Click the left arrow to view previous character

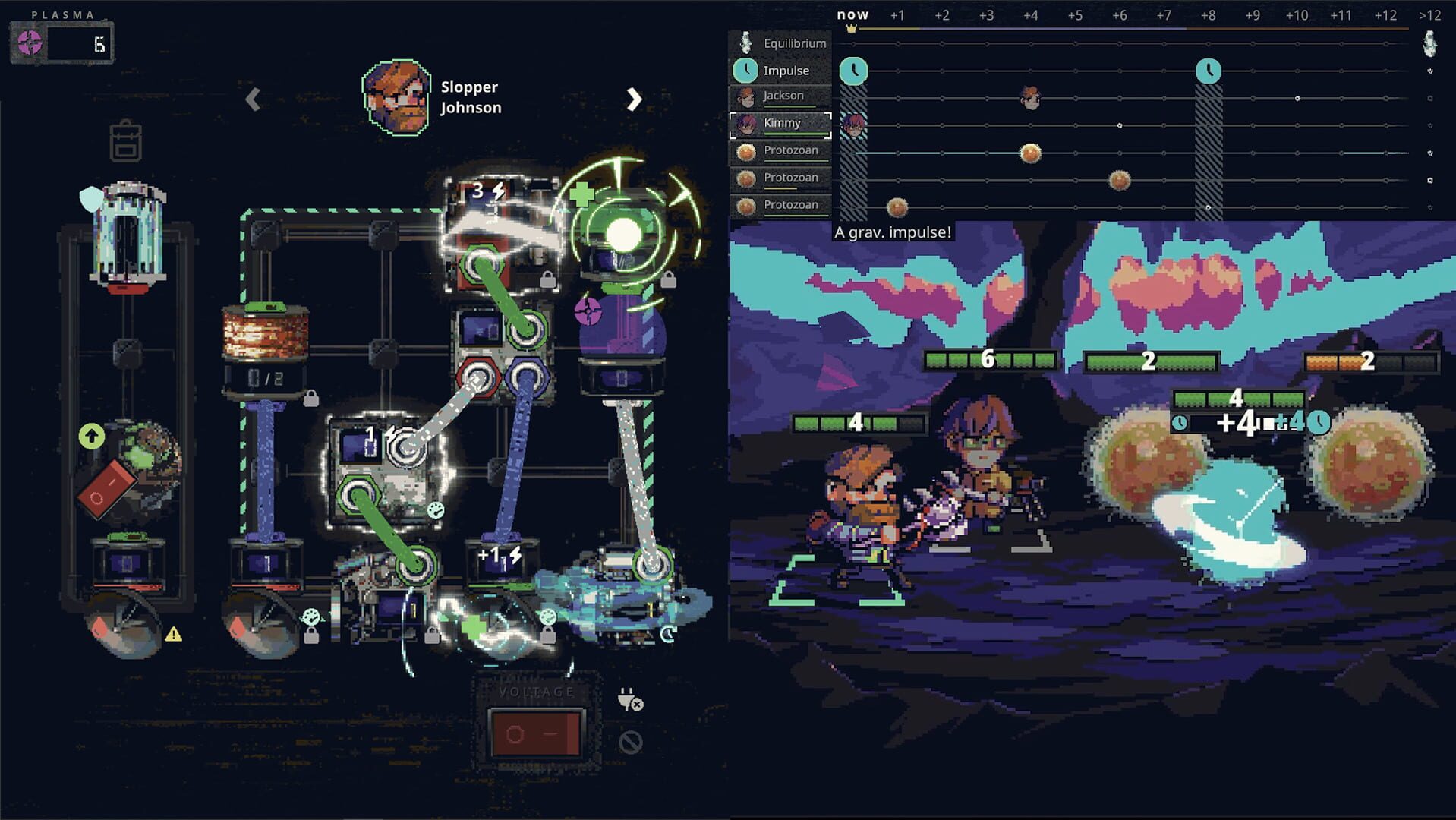(251, 98)
